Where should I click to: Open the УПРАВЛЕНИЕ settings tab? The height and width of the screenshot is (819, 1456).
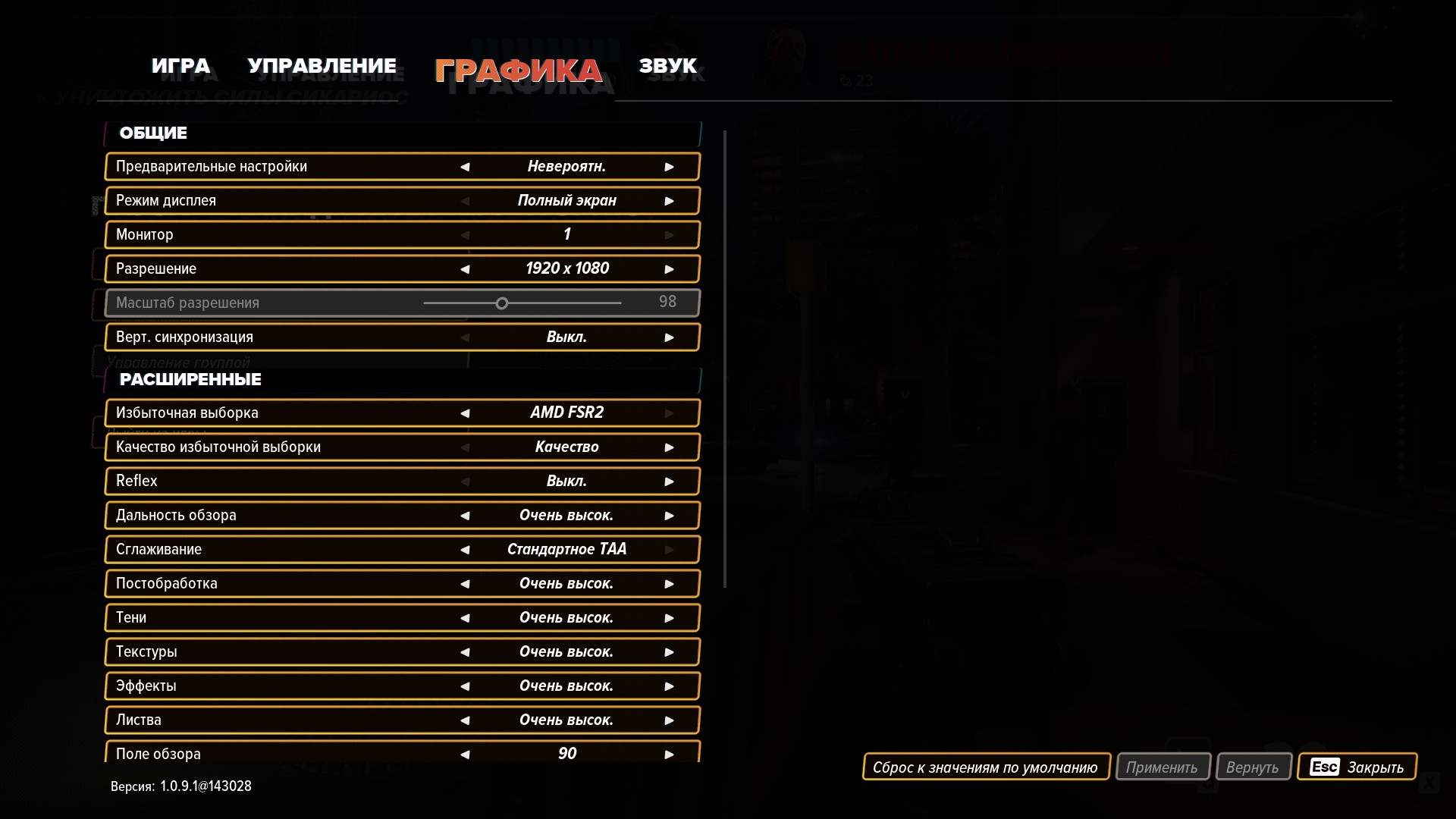coord(322,67)
